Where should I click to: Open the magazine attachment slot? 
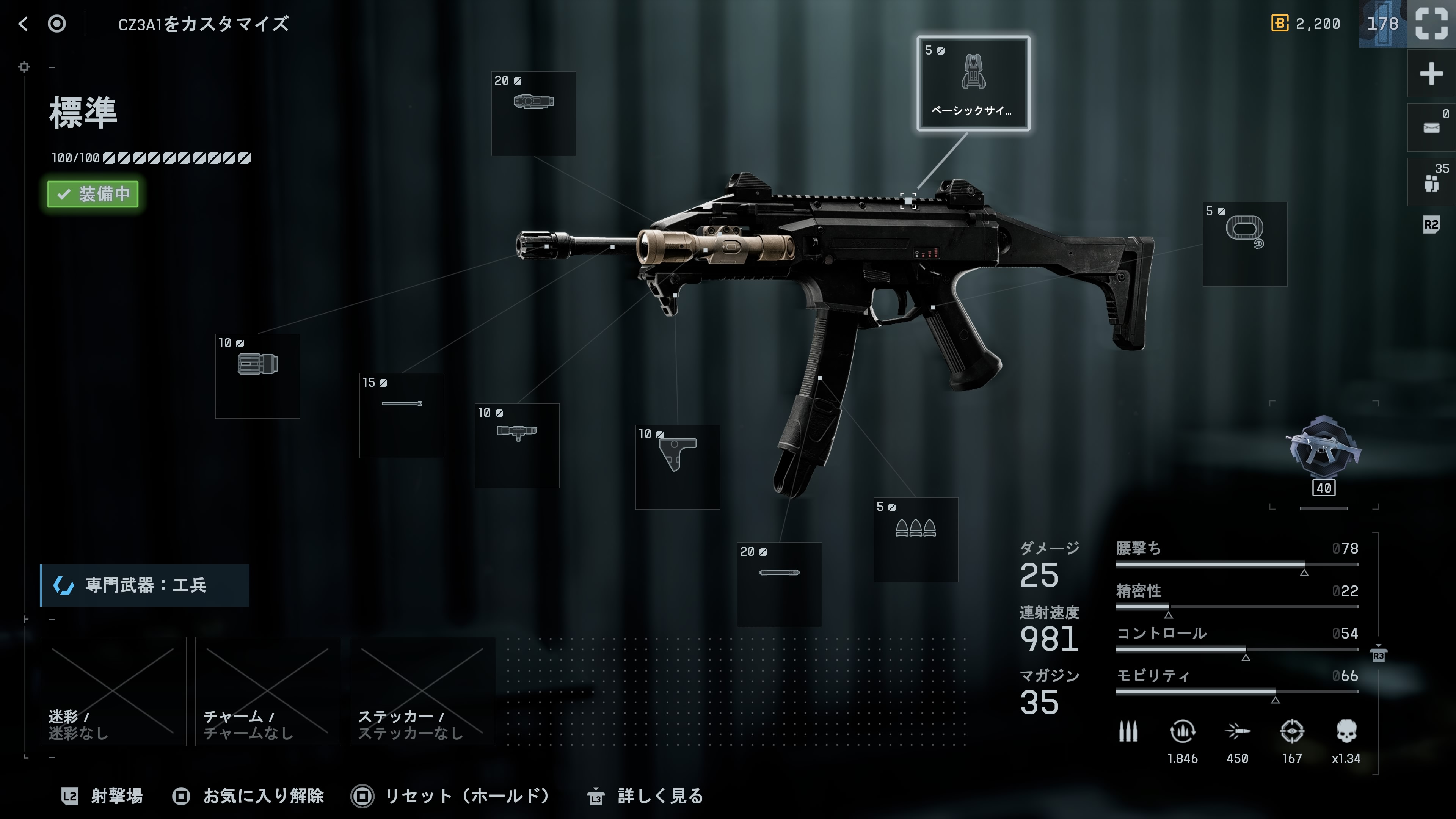click(779, 584)
